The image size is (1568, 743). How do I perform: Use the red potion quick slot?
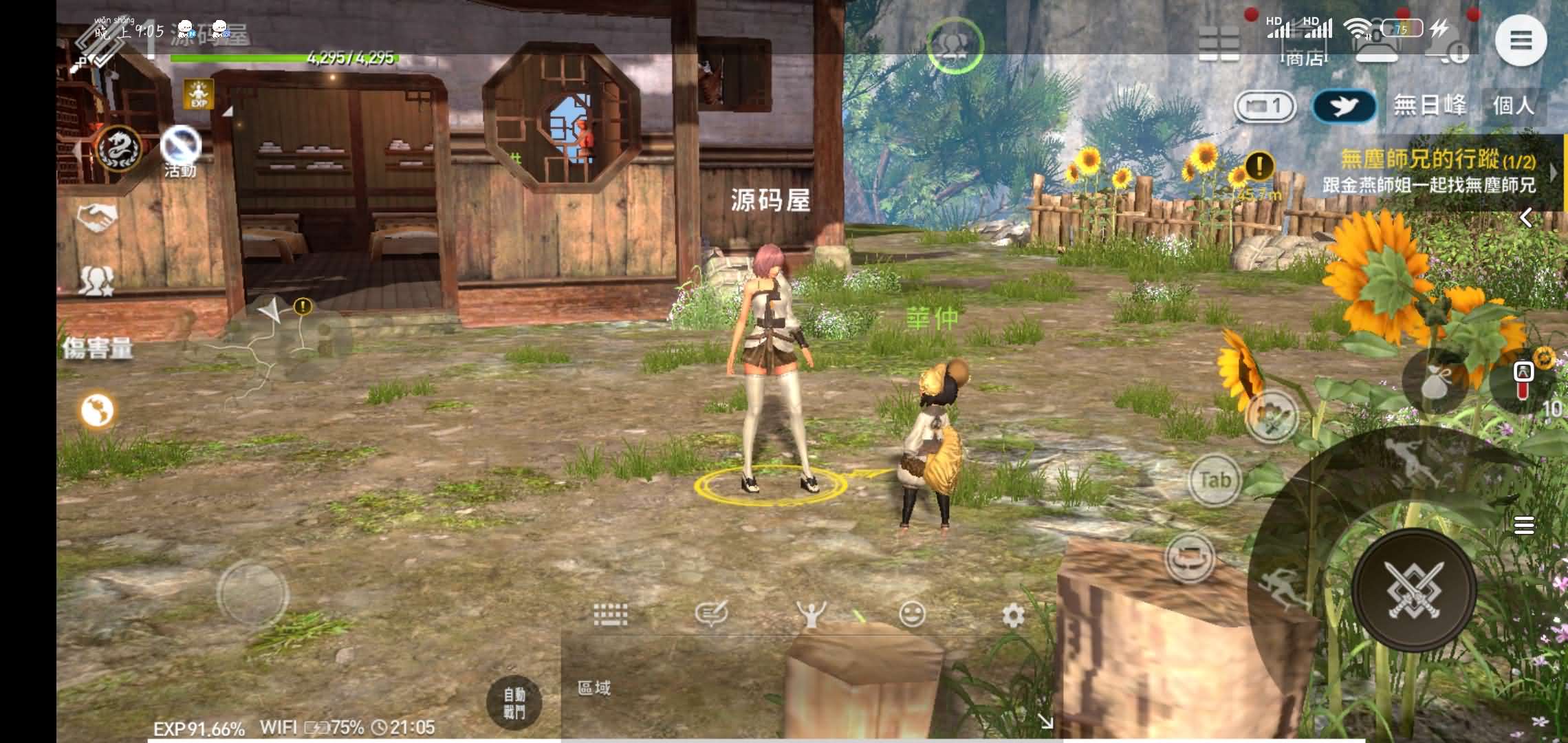tap(1524, 380)
